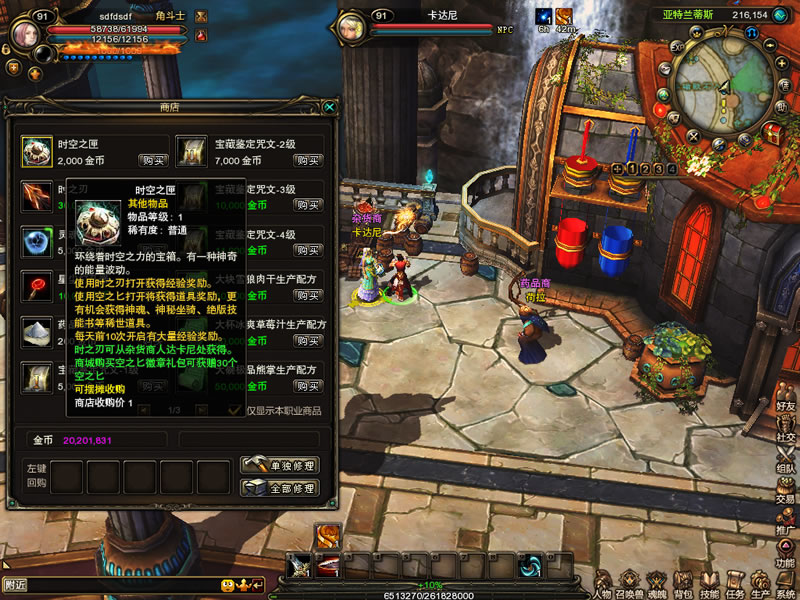Activate the blue swirl skill on hotbar
Screen dimensions: 800x600
pyautogui.click(x=529, y=567)
